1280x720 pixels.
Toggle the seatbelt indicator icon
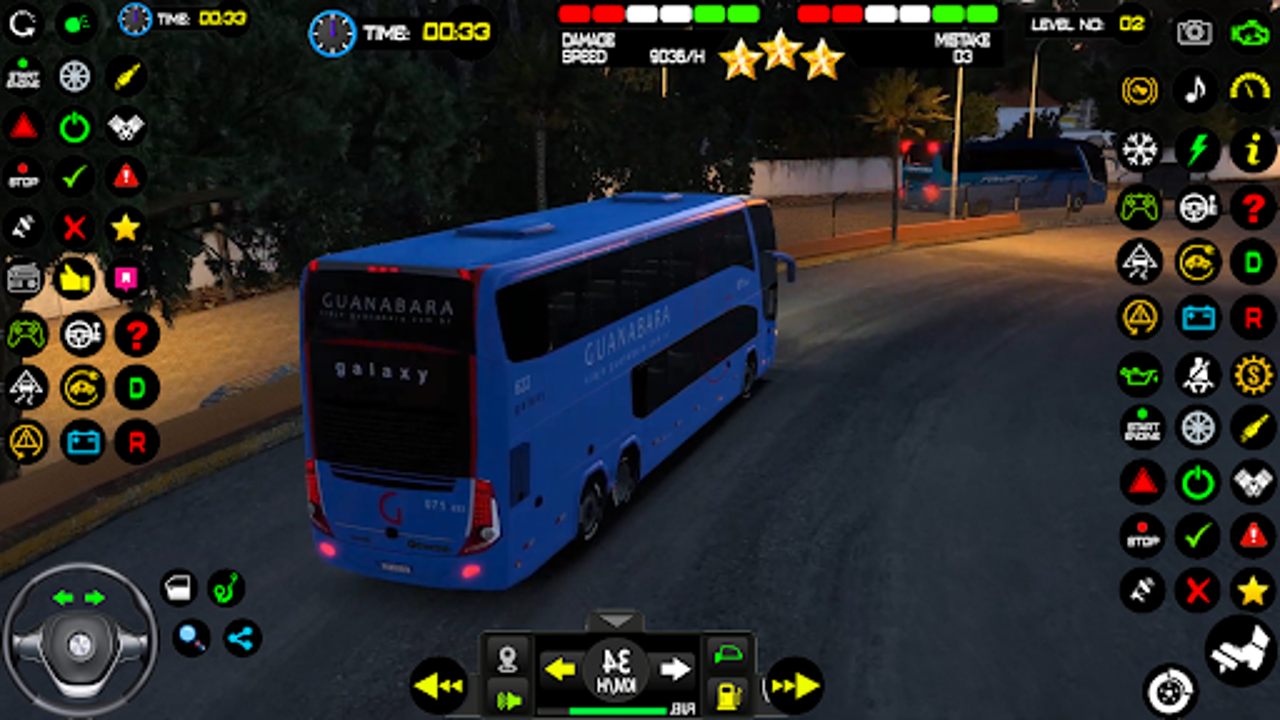click(1197, 376)
